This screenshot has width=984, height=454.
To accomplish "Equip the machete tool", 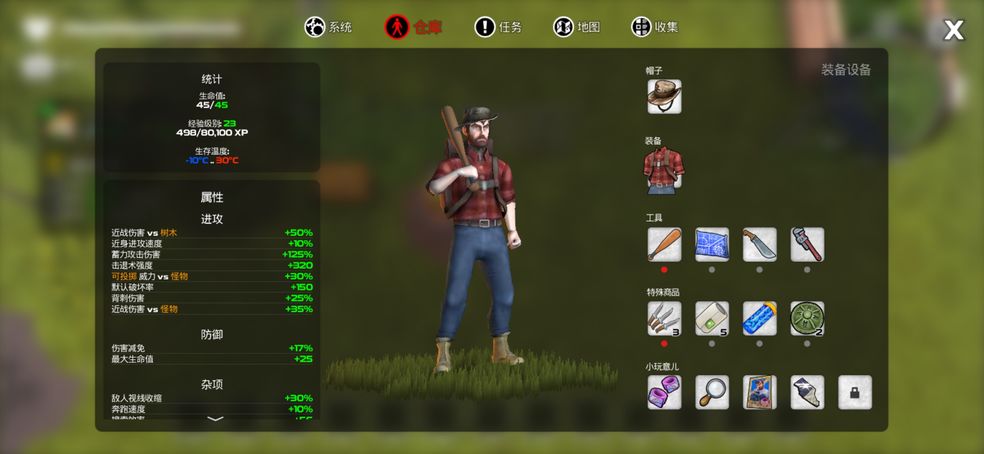I will click(760, 244).
